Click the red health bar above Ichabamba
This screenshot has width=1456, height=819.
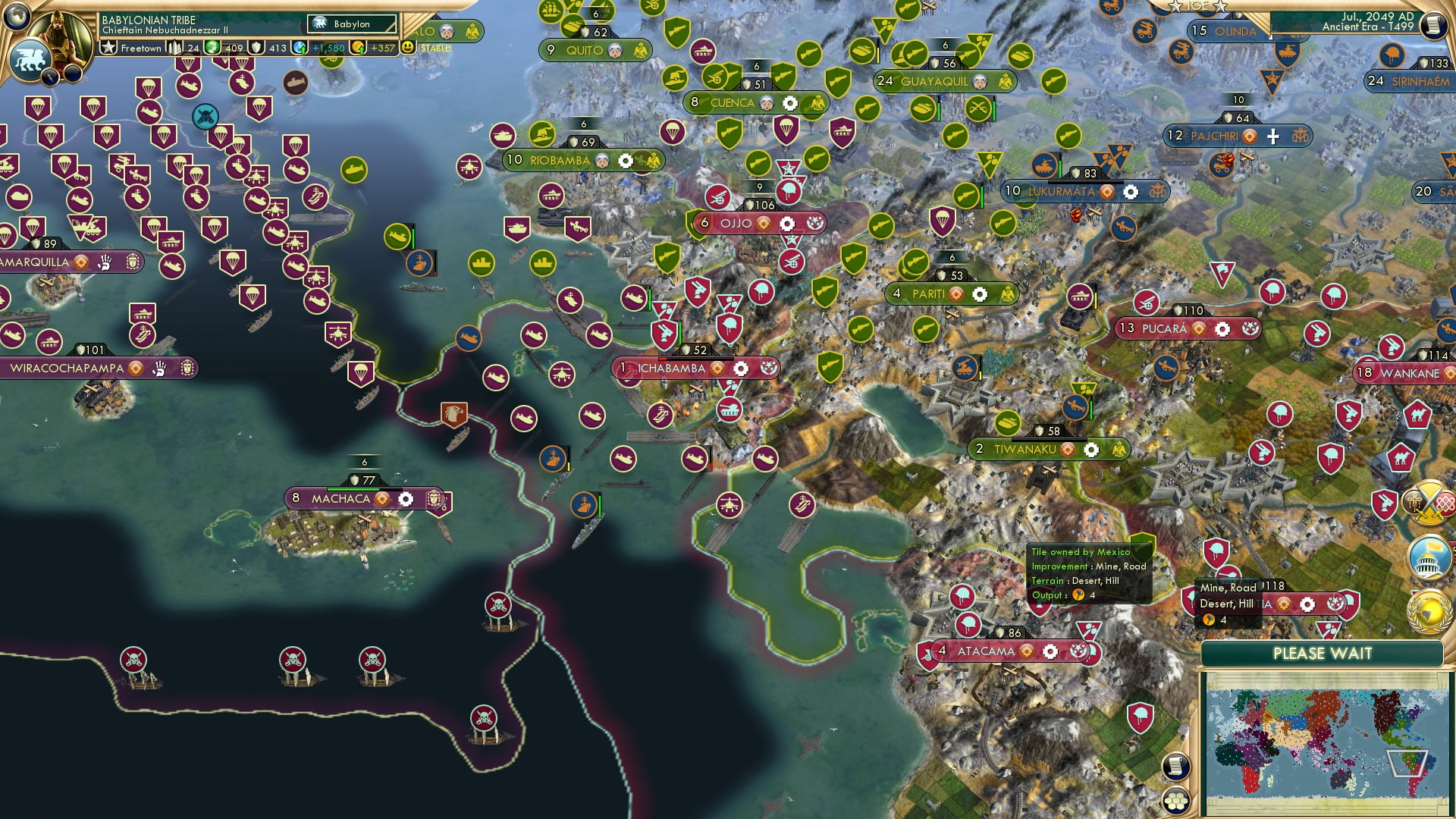pyautogui.click(x=663, y=359)
